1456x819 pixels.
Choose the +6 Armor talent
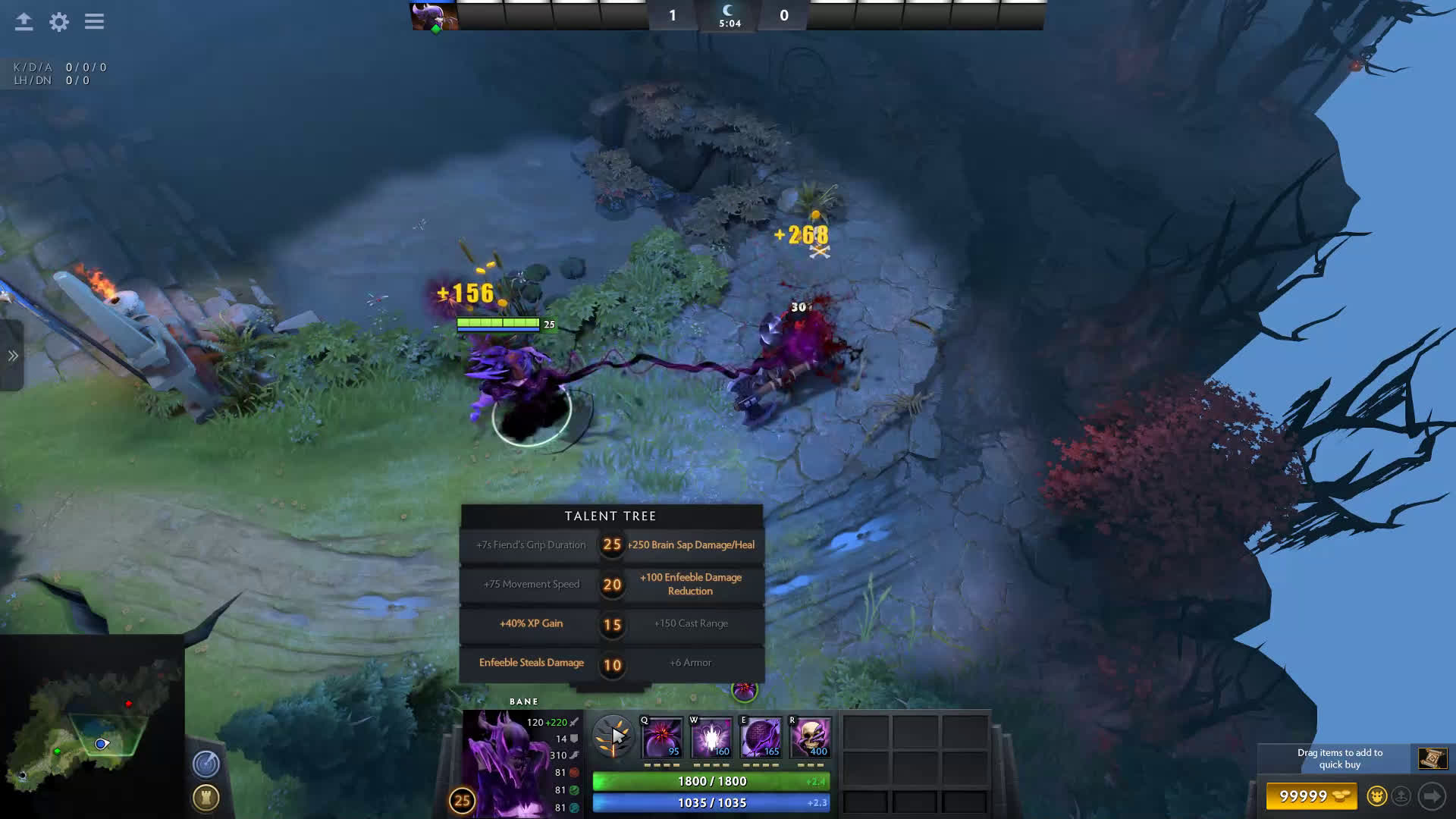click(x=690, y=664)
